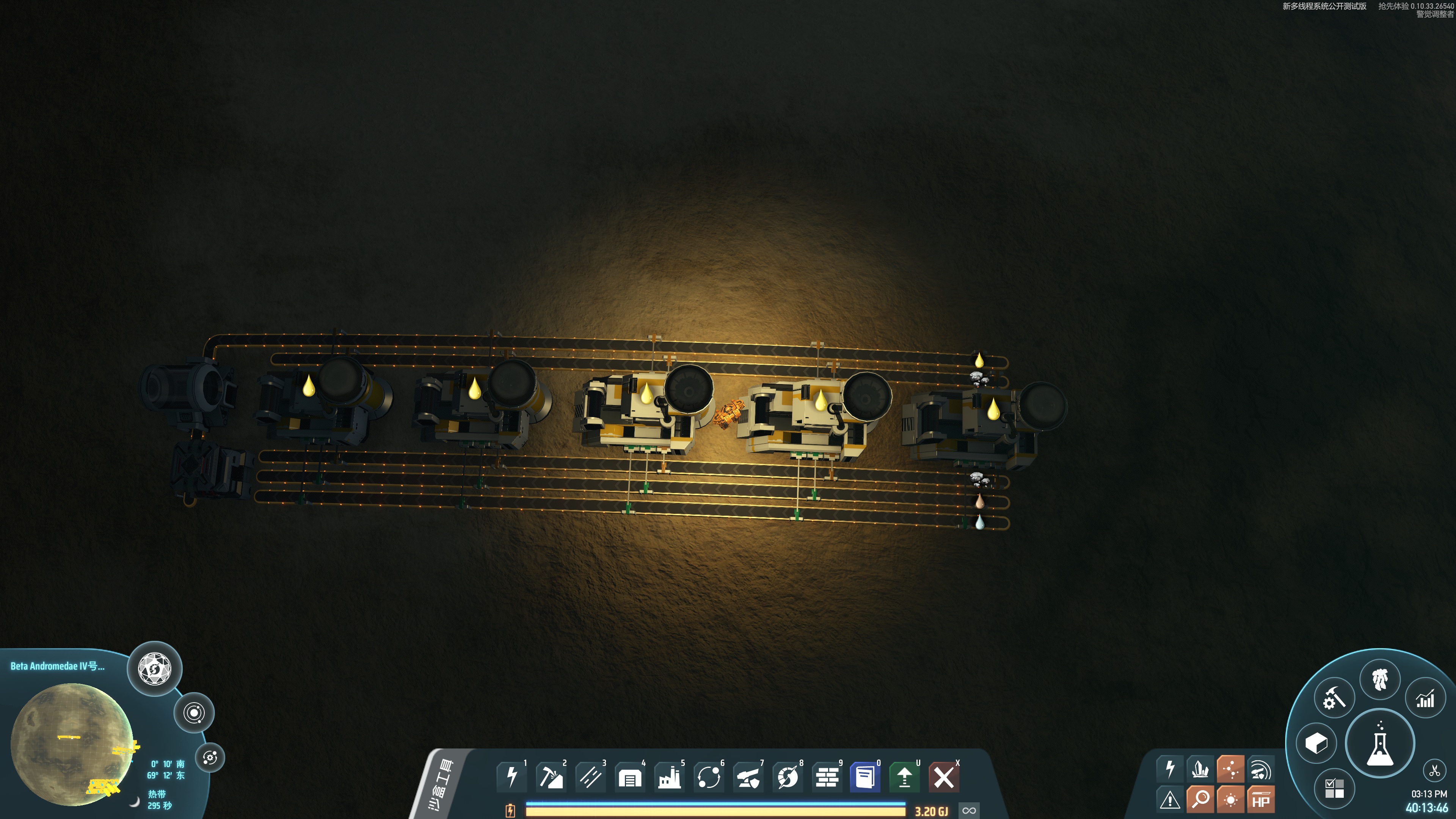Open the blue blueprint book
1456x819 pixels.
865,777
